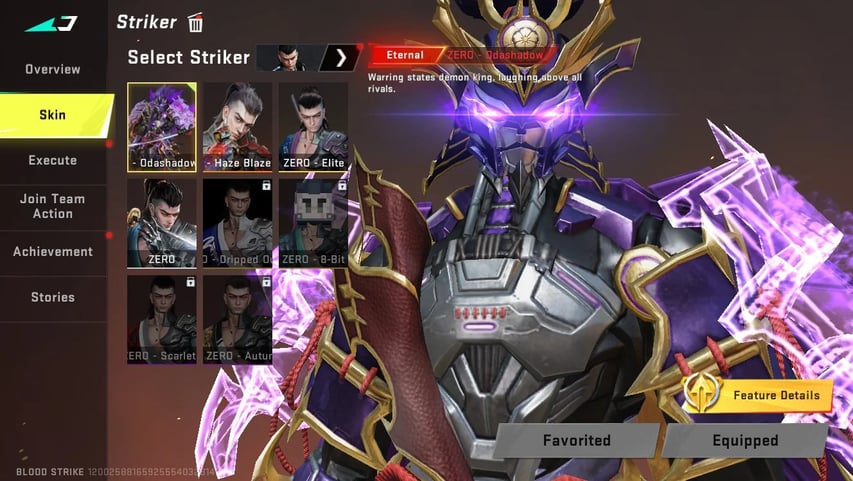Choose the locked Dripped skin
This screenshot has width=853, height=481.
tap(237, 223)
